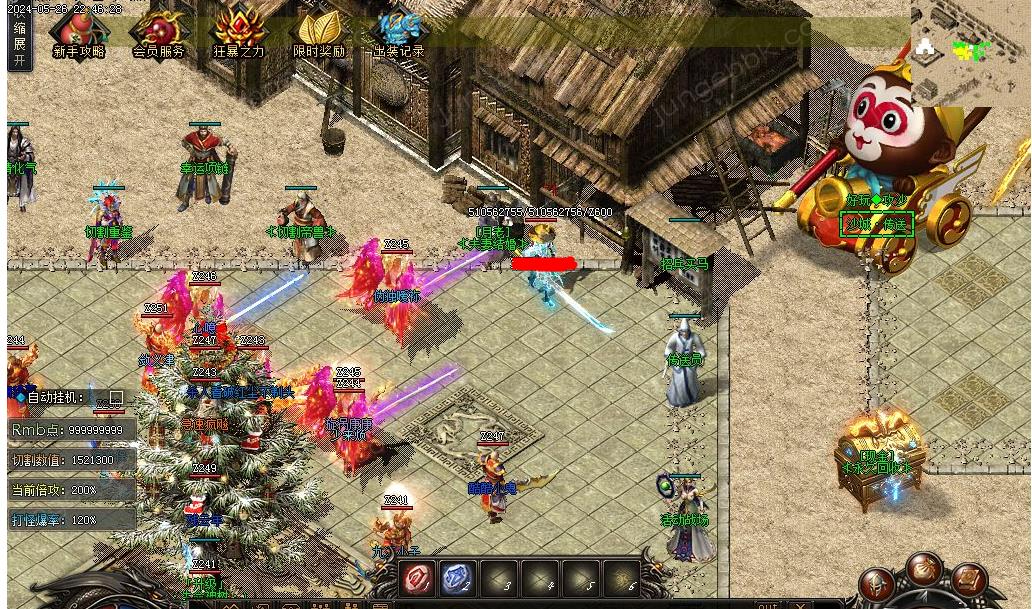Click the X button on bottom bar
This screenshot has height=609, width=1032.
(x=799, y=605)
